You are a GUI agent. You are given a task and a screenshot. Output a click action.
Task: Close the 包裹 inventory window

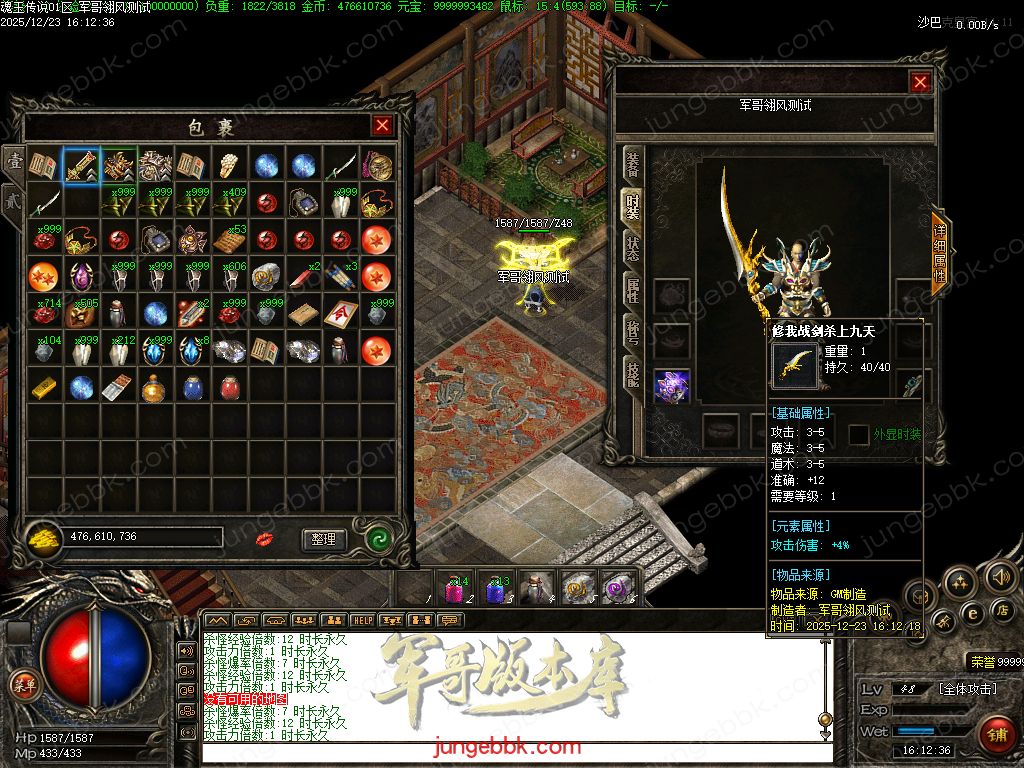pos(382,126)
